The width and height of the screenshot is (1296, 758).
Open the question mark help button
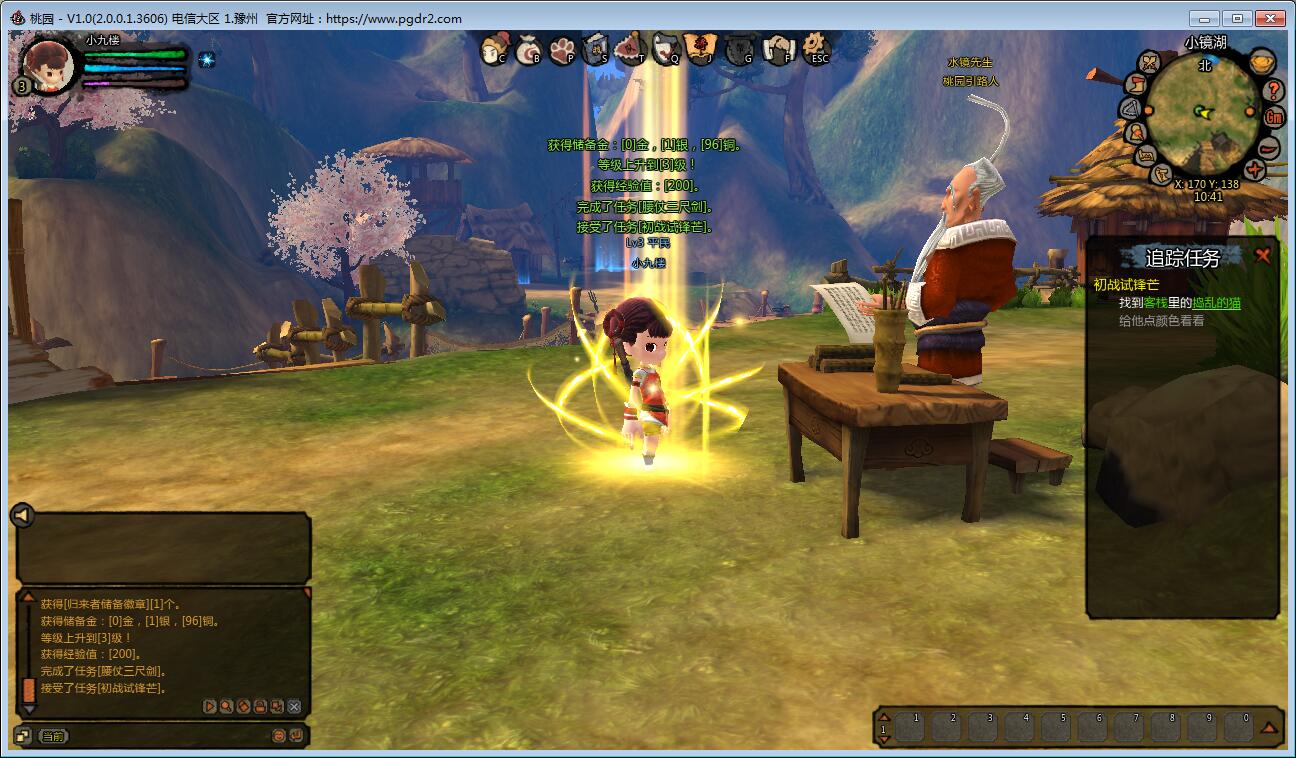coord(1273,89)
